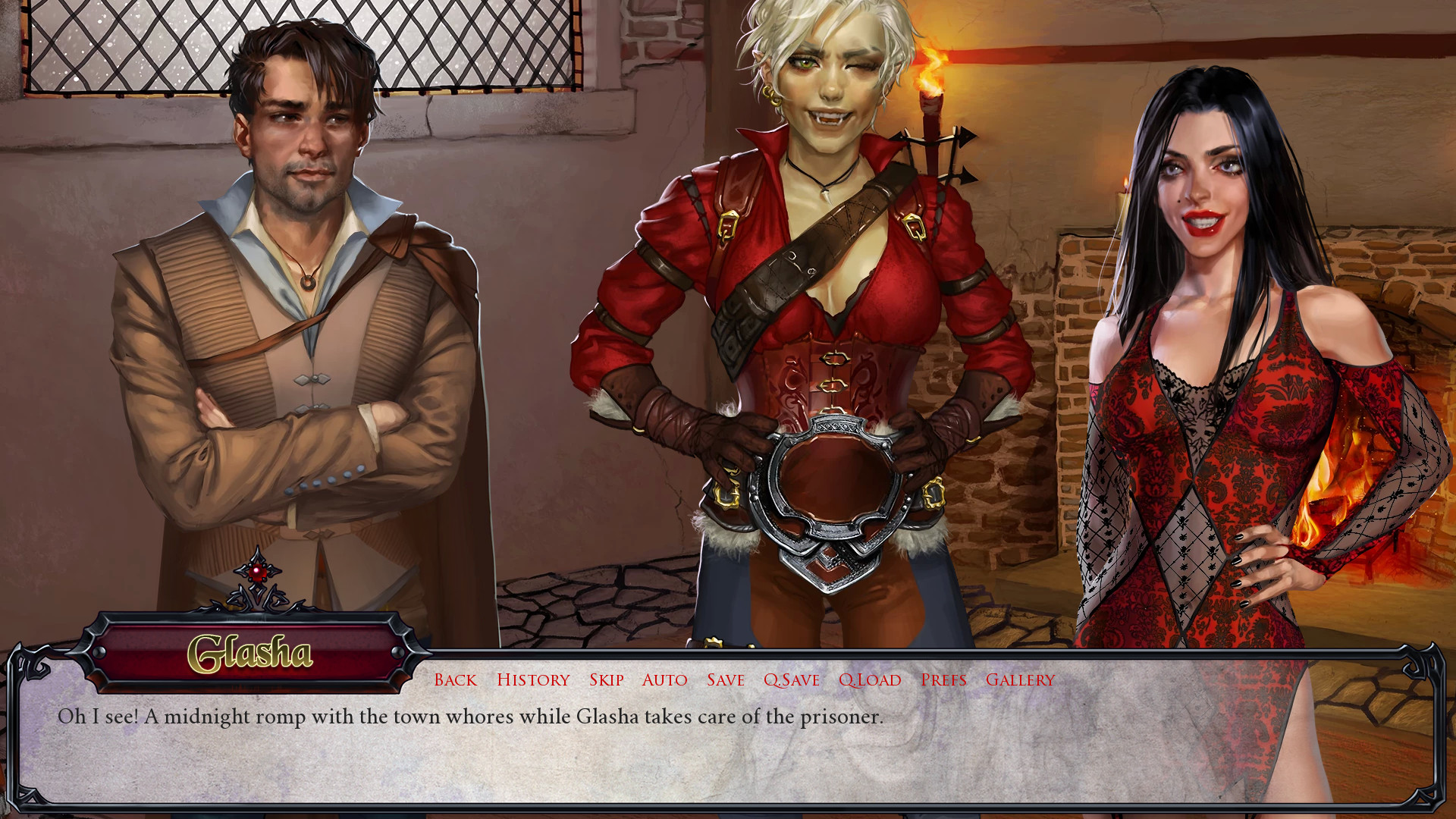
Task: Toggle Auto-advance mode
Action: click(664, 680)
